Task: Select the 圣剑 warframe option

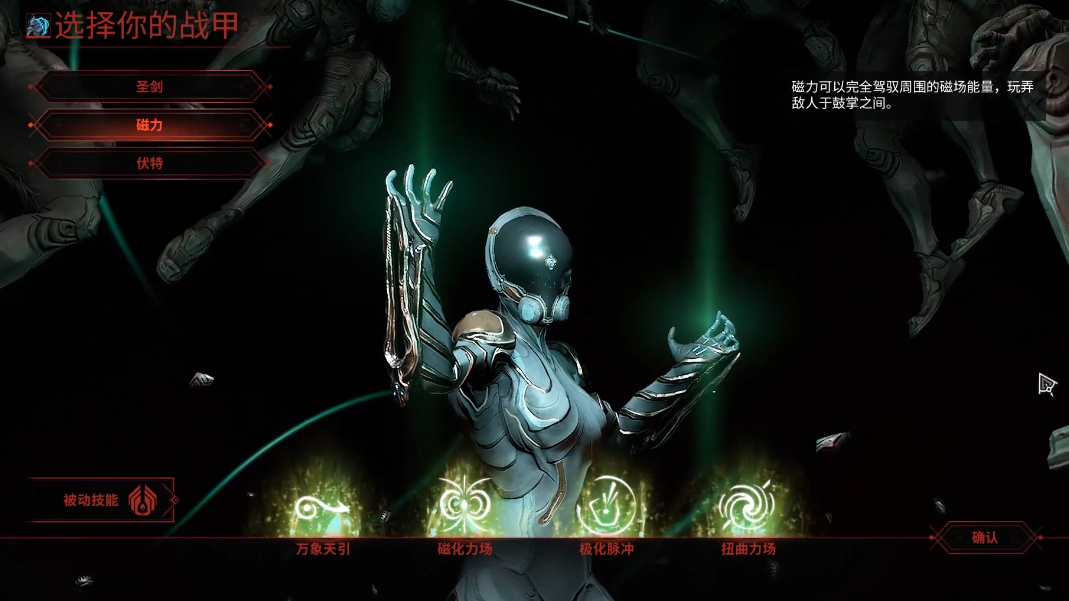Action: click(150, 87)
